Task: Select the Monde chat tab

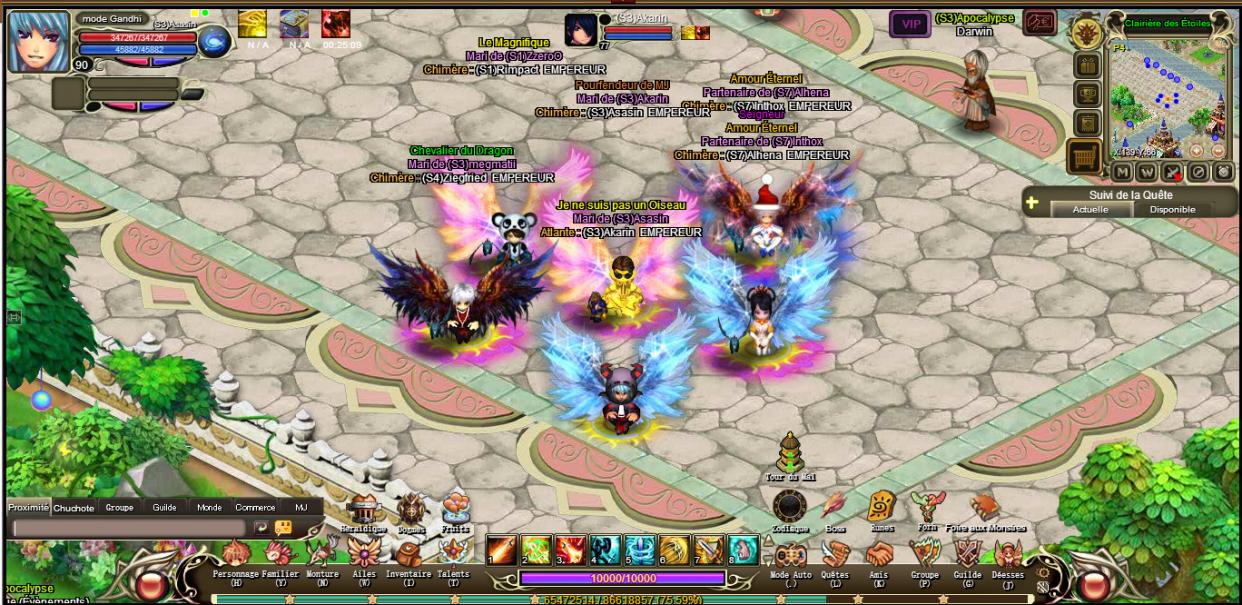Action: [209, 508]
